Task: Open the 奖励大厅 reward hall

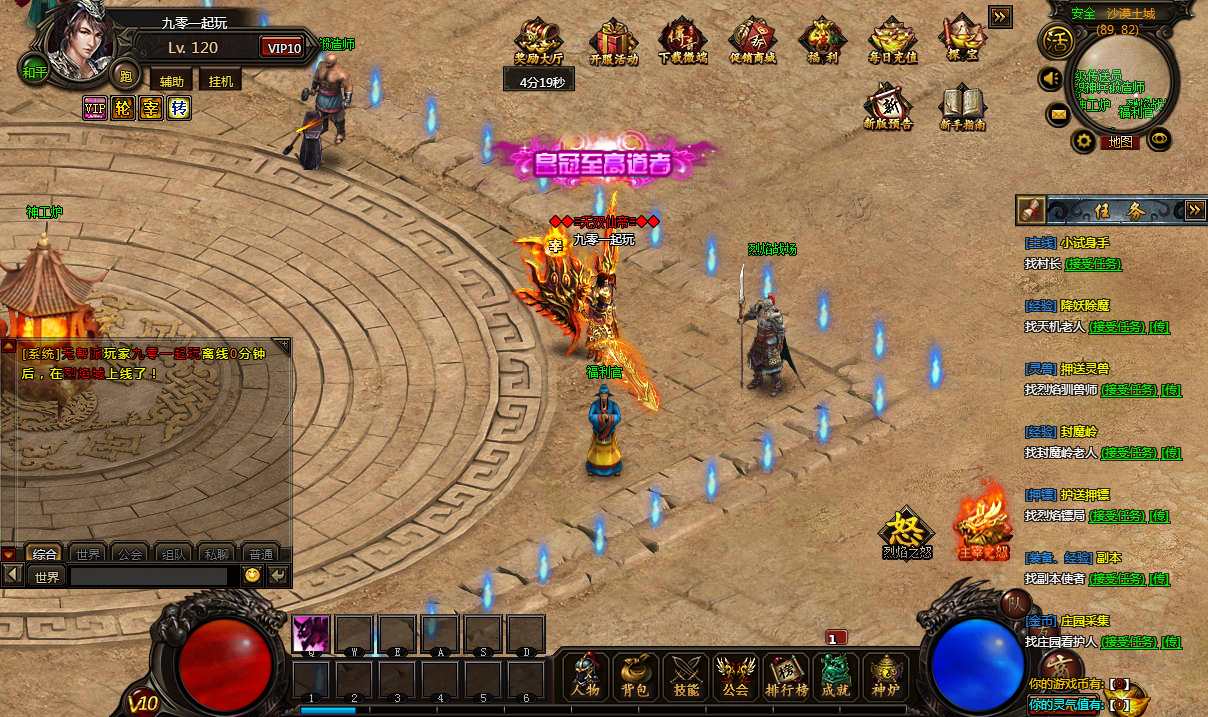Action: tap(539, 41)
